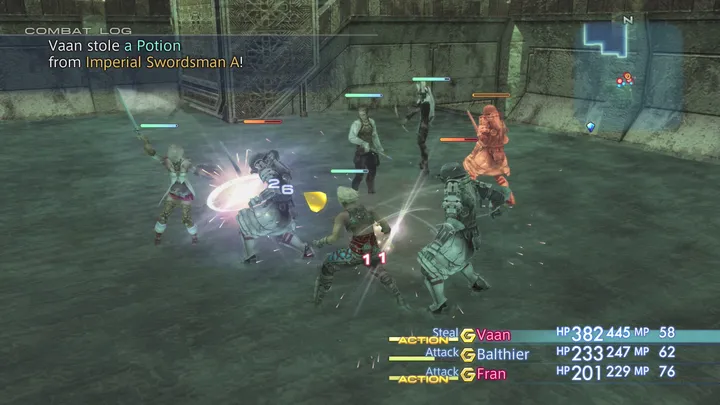Choose Fran in the party list
720x405 pixels.
click(491, 374)
